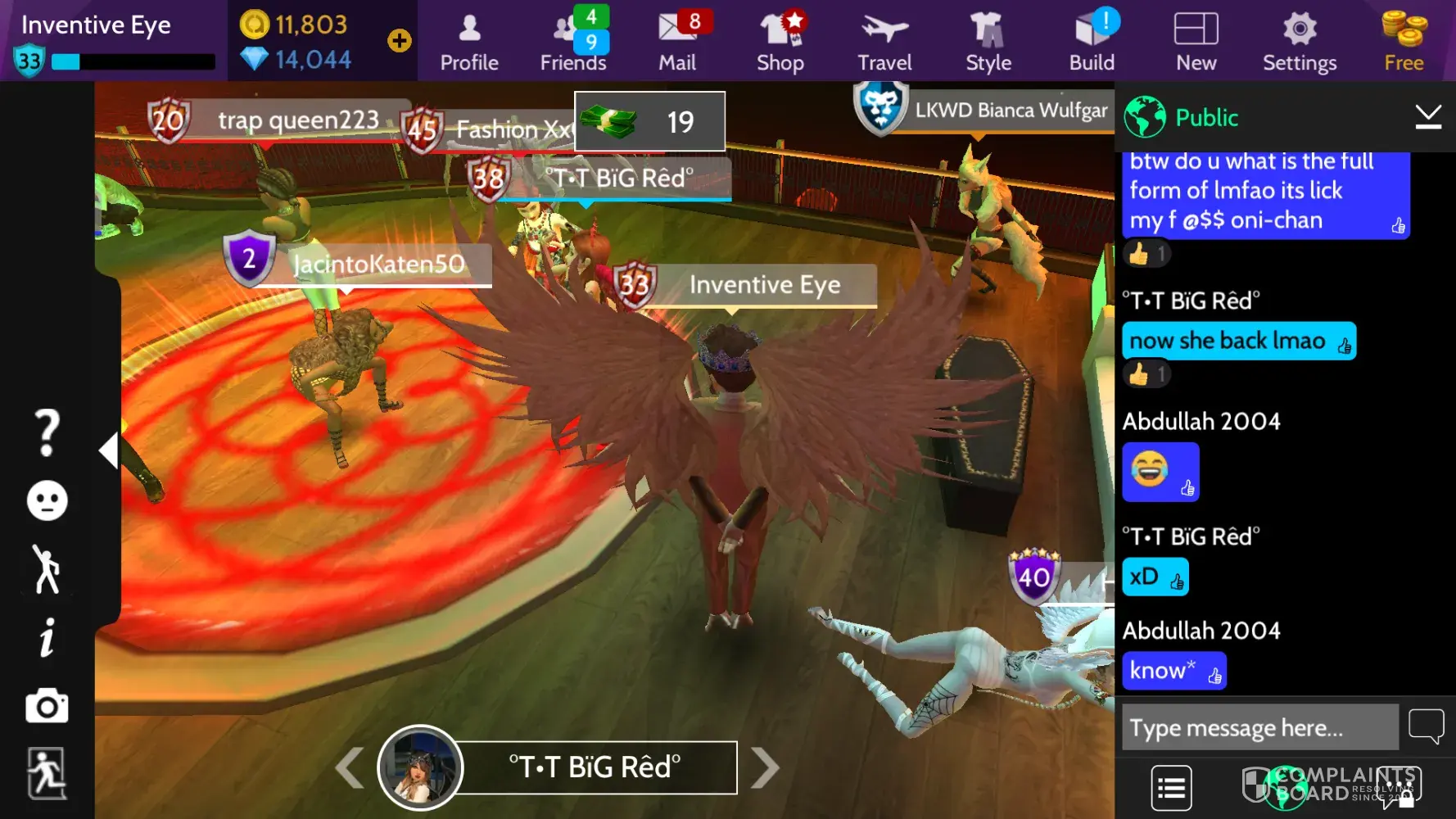Take a photo with the camera icon
The width and height of the screenshot is (1456, 819).
click(x=47, y=706)
